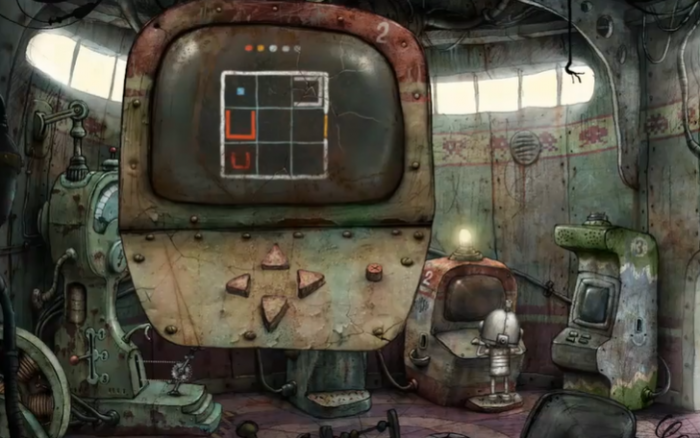700x438 pixels.
Task: Push the up arrow button on the console
Action: (x=274, y=258)
